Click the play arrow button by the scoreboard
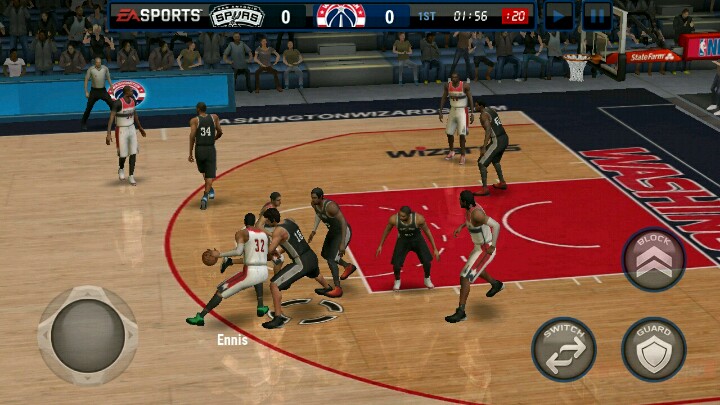720x405 pixels. click(559, 15)
